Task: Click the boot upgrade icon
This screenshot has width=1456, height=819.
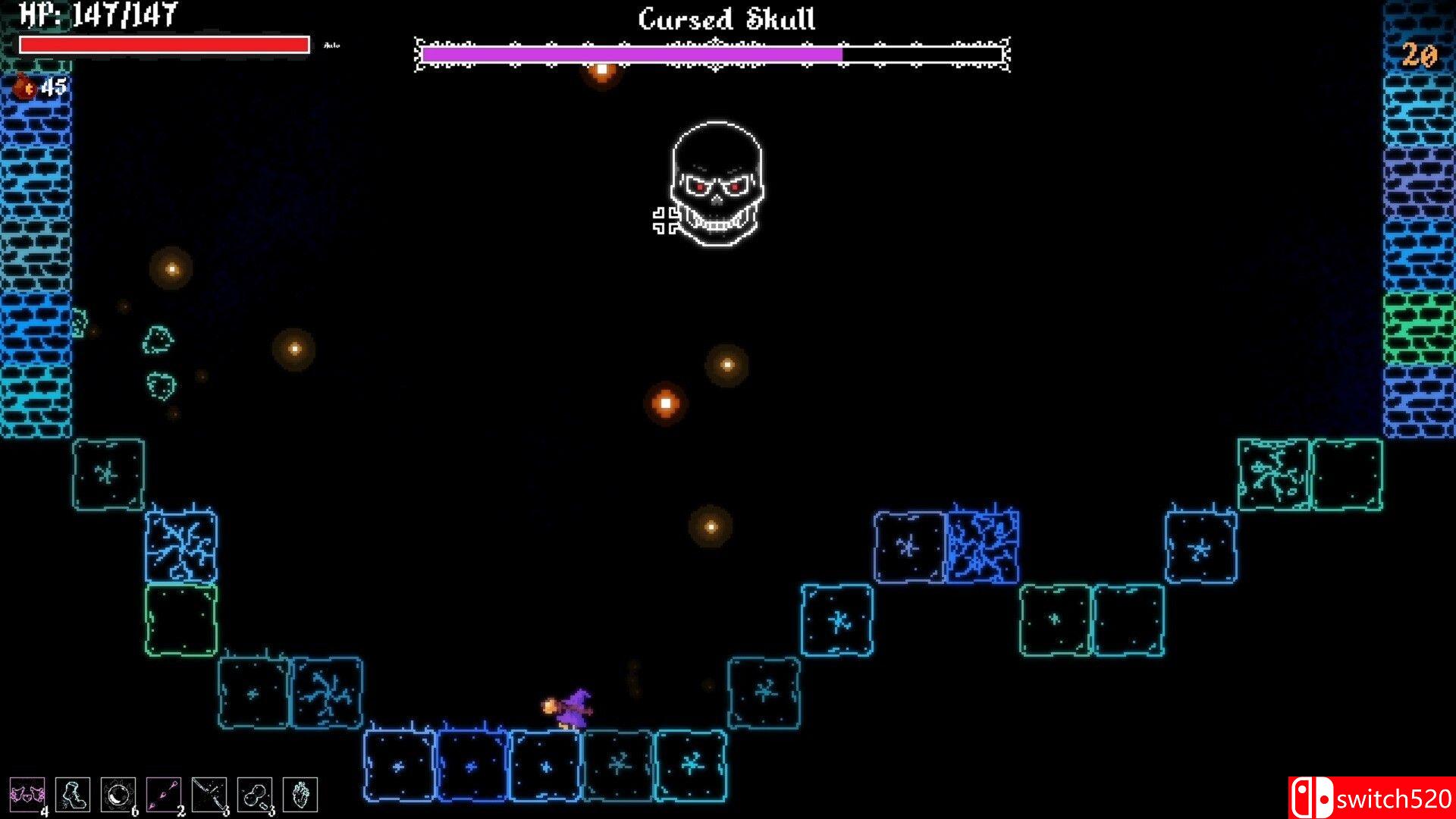Action: tap(73, 795)
